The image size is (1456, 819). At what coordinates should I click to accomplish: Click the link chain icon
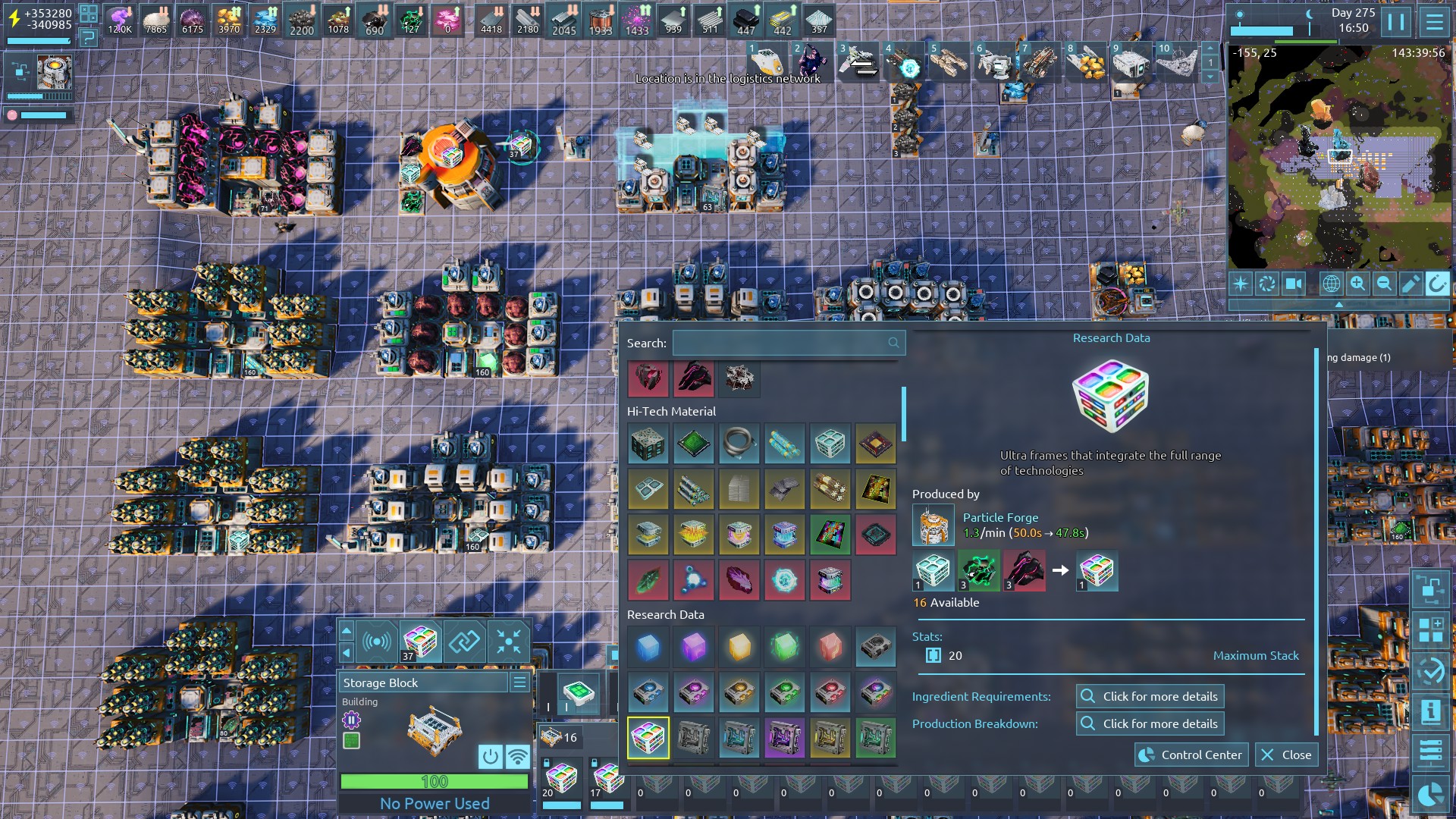pos(464,642)
